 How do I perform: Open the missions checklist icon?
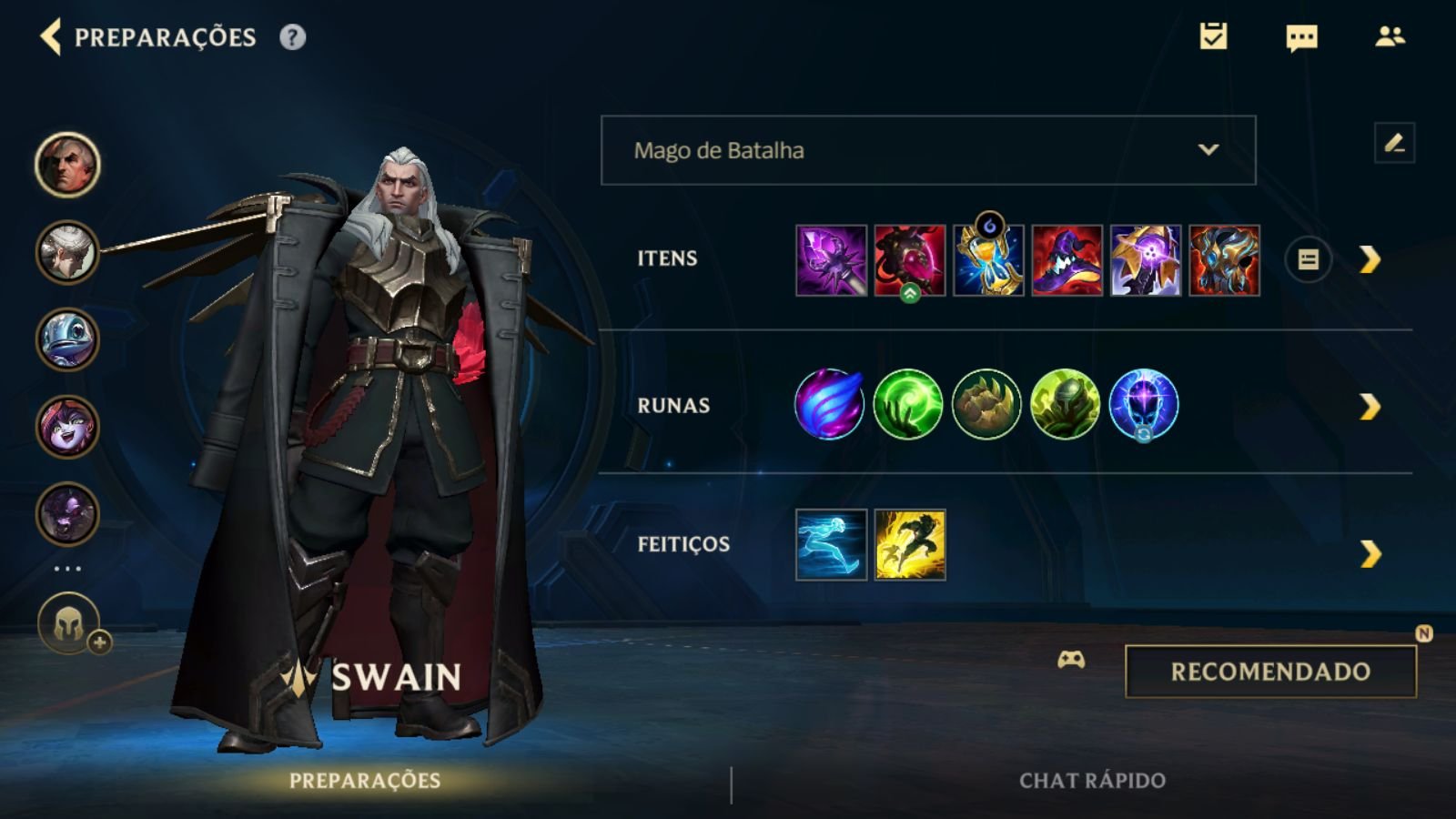pyautogui.click(x=1213, y=36)
